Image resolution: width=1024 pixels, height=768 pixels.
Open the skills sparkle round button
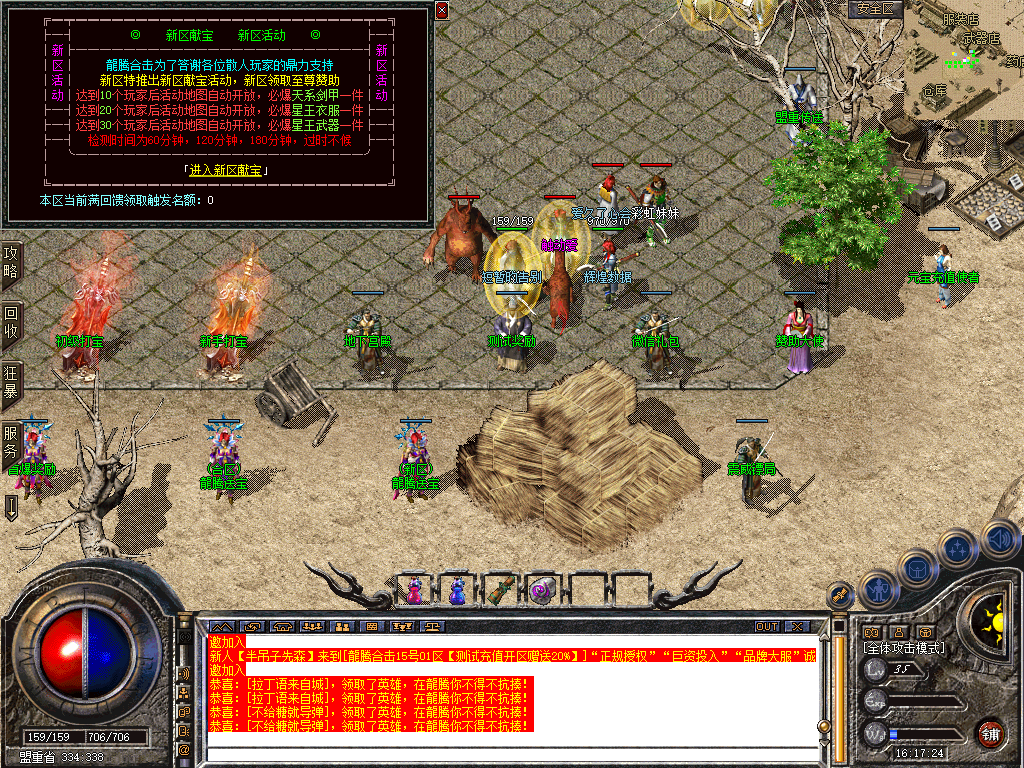pos(960,548)
